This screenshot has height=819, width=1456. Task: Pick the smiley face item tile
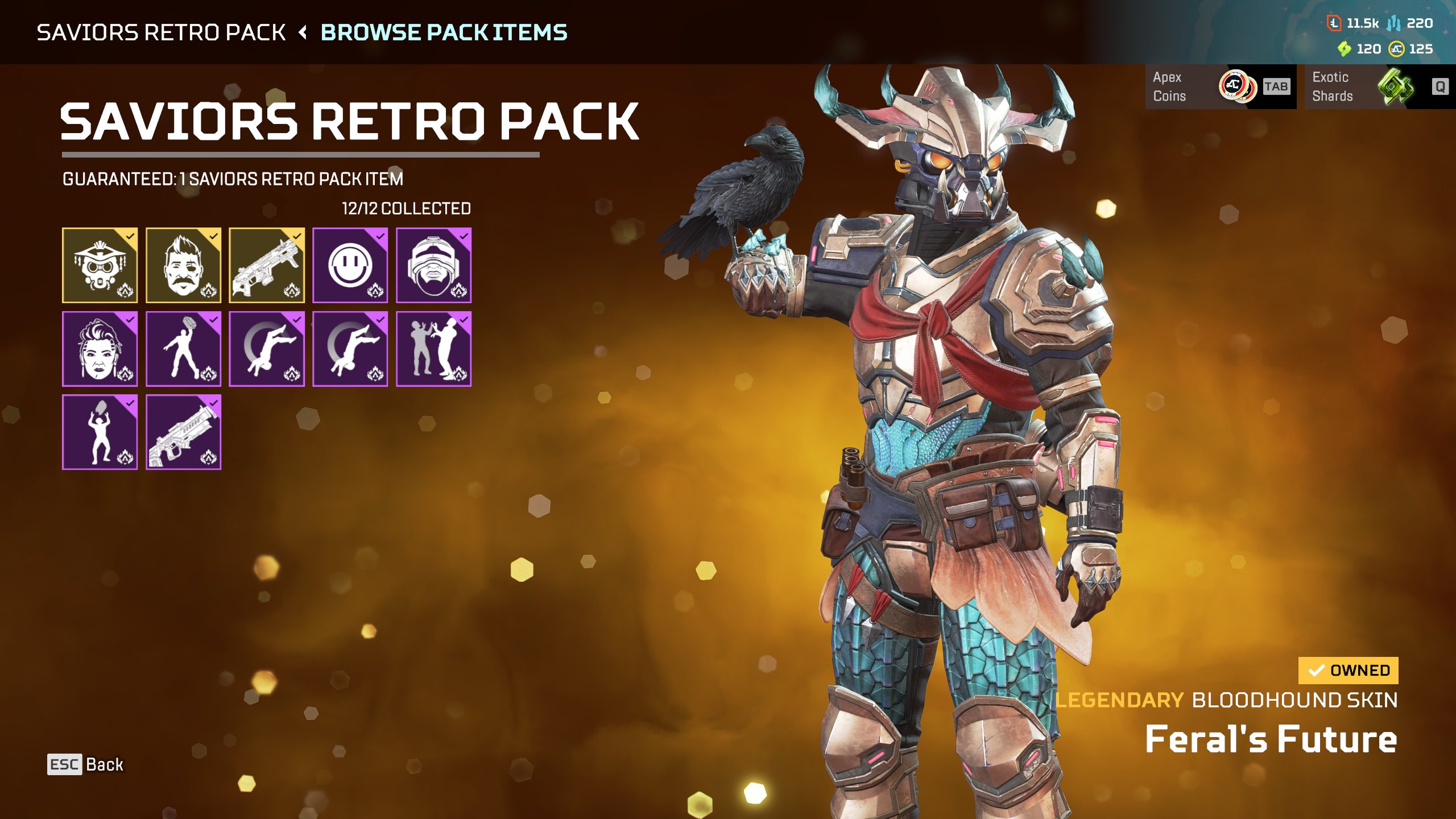coord(350,265)
